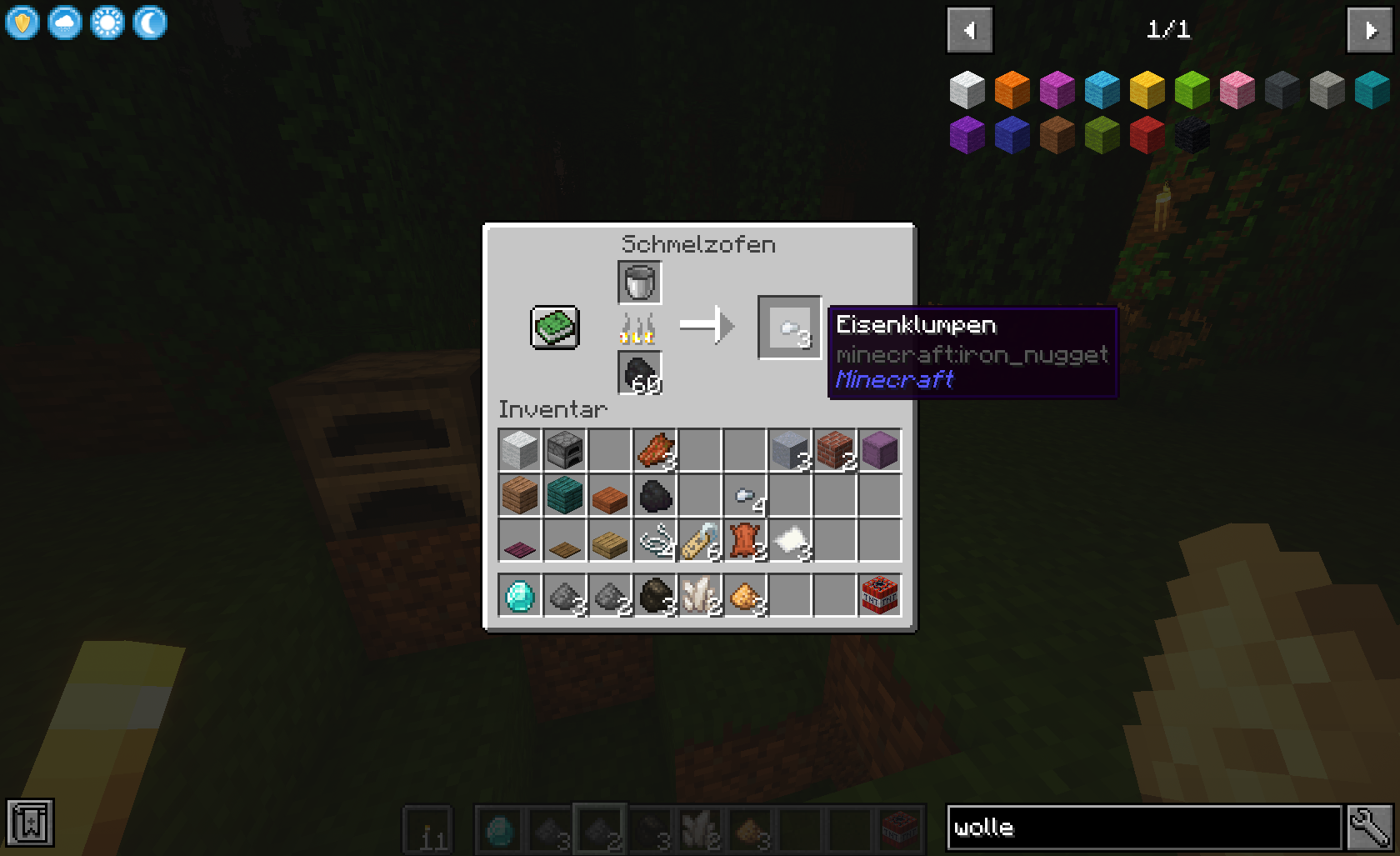Click the furnace block in the inventory
The height and width of the screenshot is (856, 1400).
pos(565,450)
